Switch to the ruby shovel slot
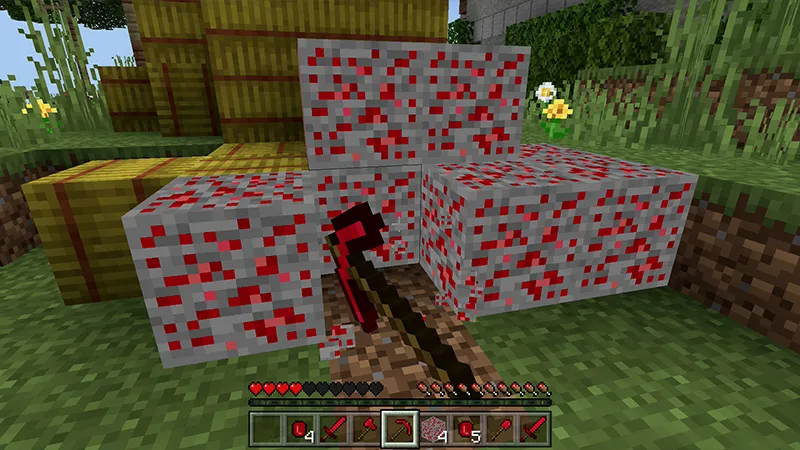The height and width of the screenshot is (450, 800). tap(499, 430)
